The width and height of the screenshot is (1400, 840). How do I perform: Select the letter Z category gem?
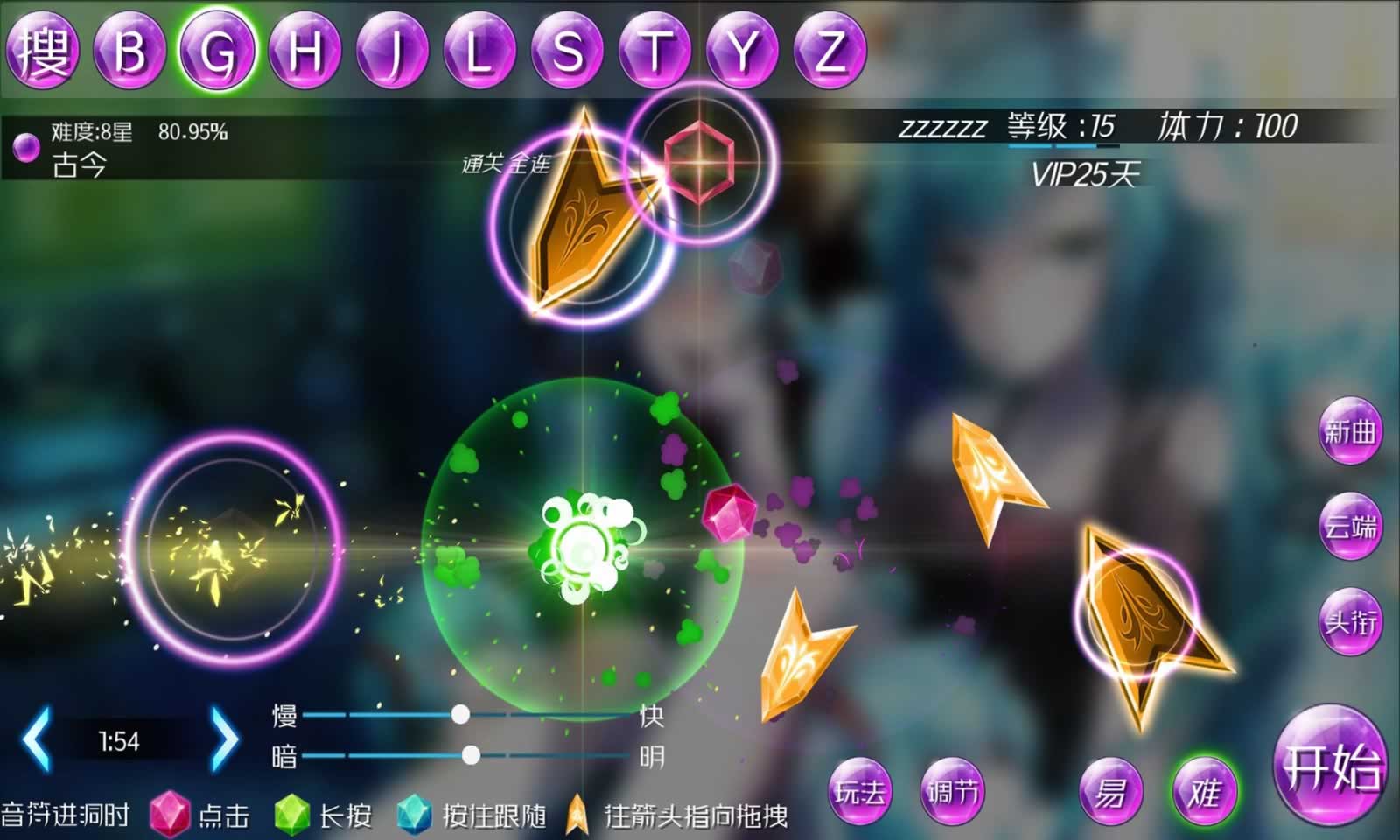(x=829, y=50)
